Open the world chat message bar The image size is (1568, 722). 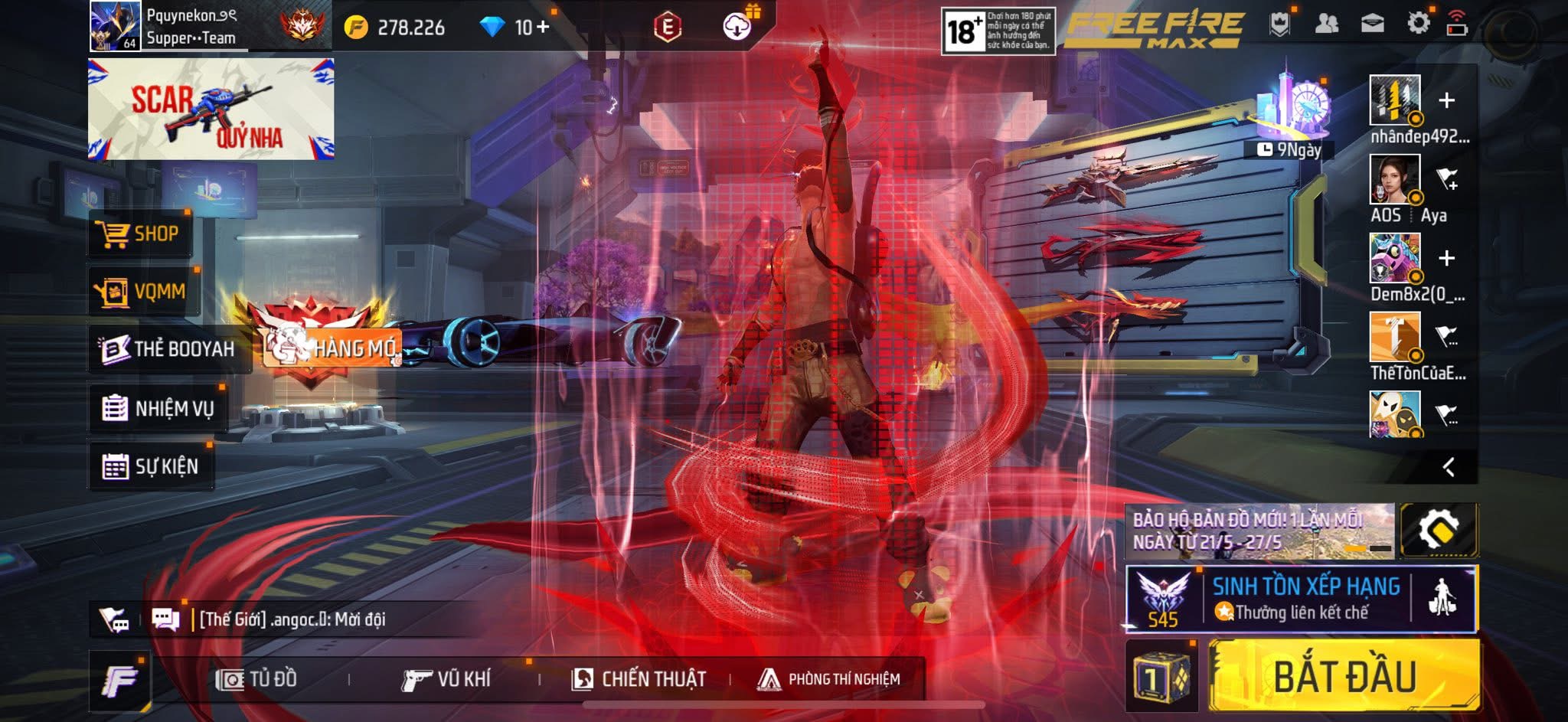coord(291,619)
